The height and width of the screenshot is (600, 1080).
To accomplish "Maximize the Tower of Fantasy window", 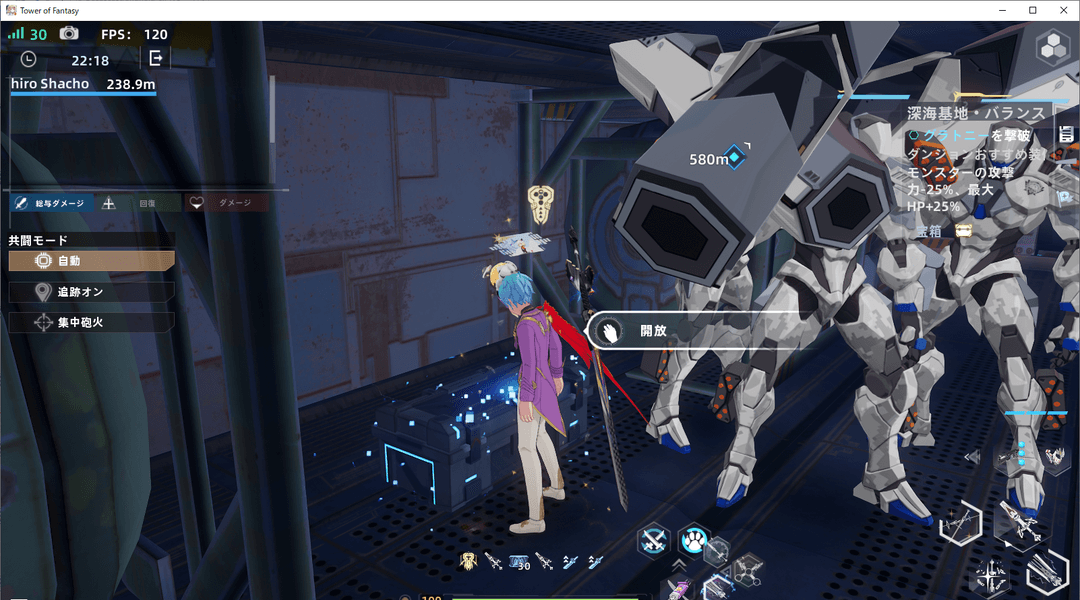I will point(1032,10).
